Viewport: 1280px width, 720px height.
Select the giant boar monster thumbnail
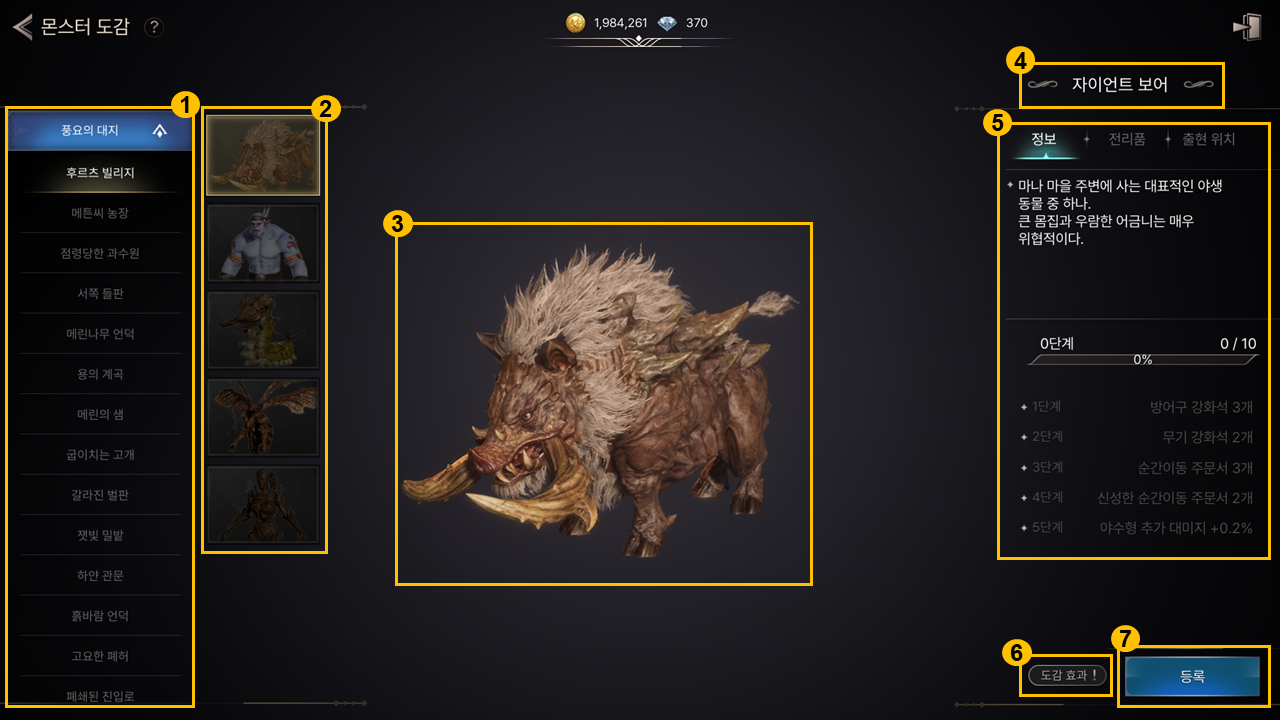pos(263,155)
